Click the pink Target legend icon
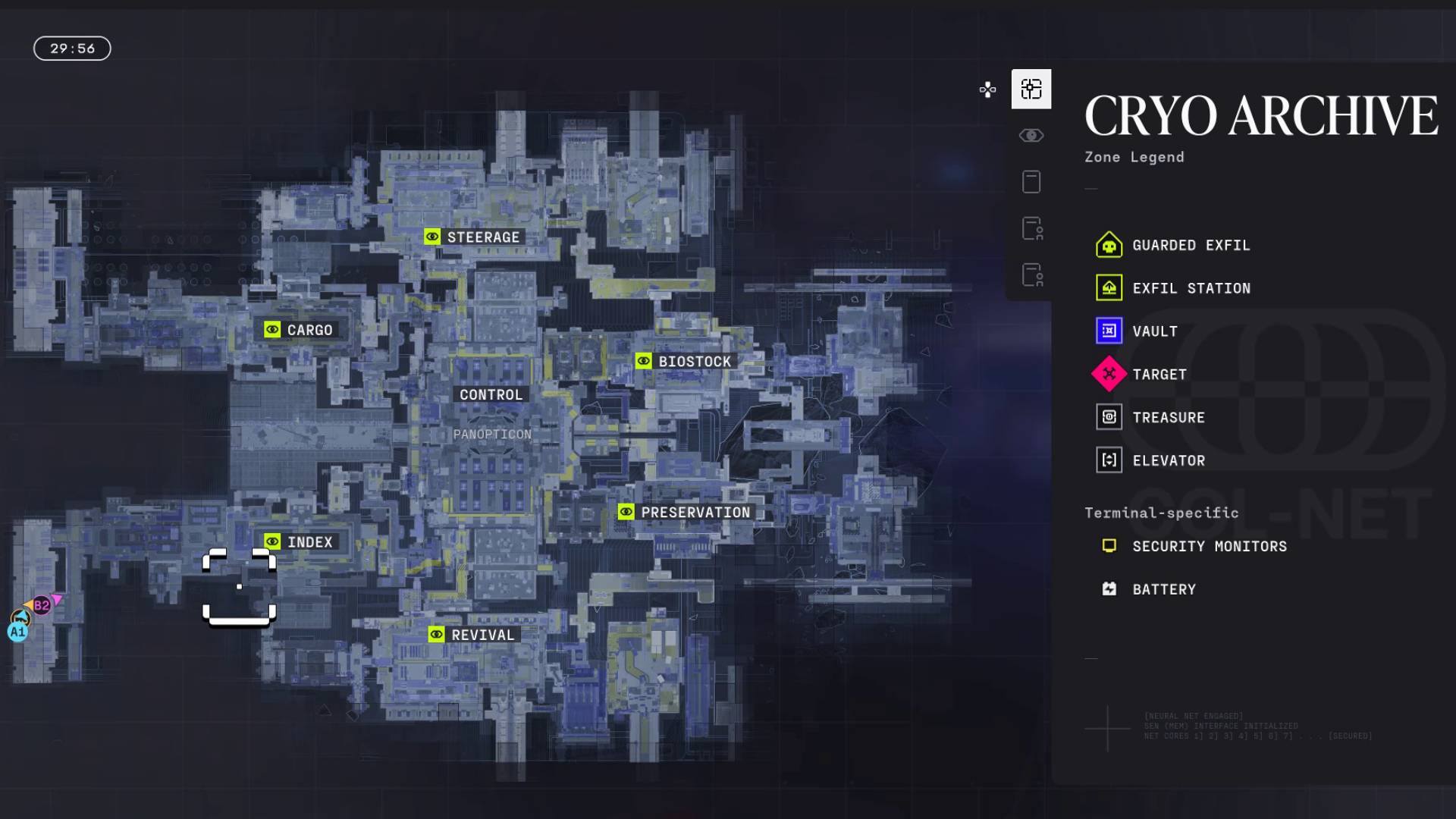Image resolution: width=1456 pixels, height=819 pixels. 1109,374
